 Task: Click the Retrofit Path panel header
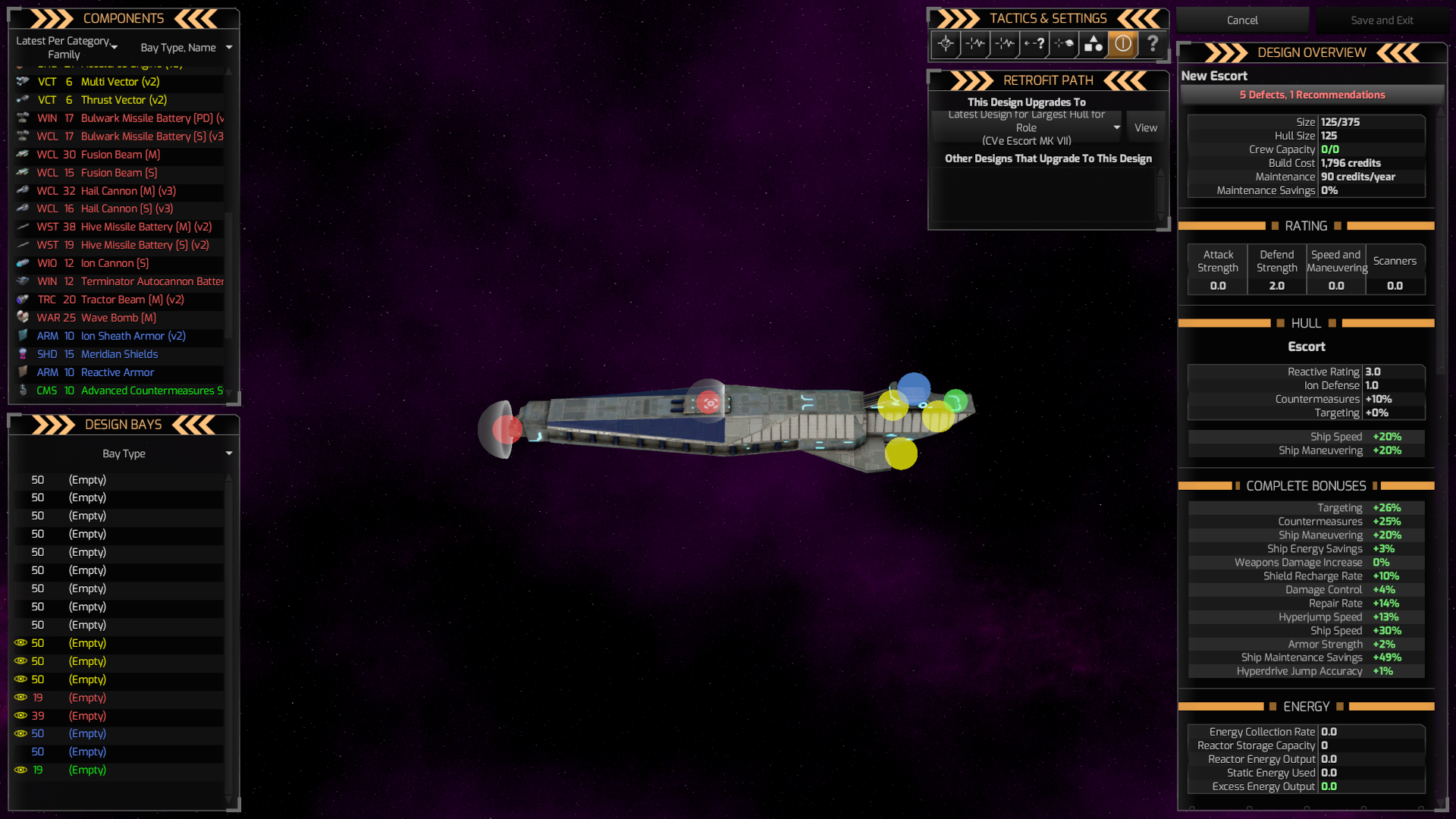click(1047, 80)
